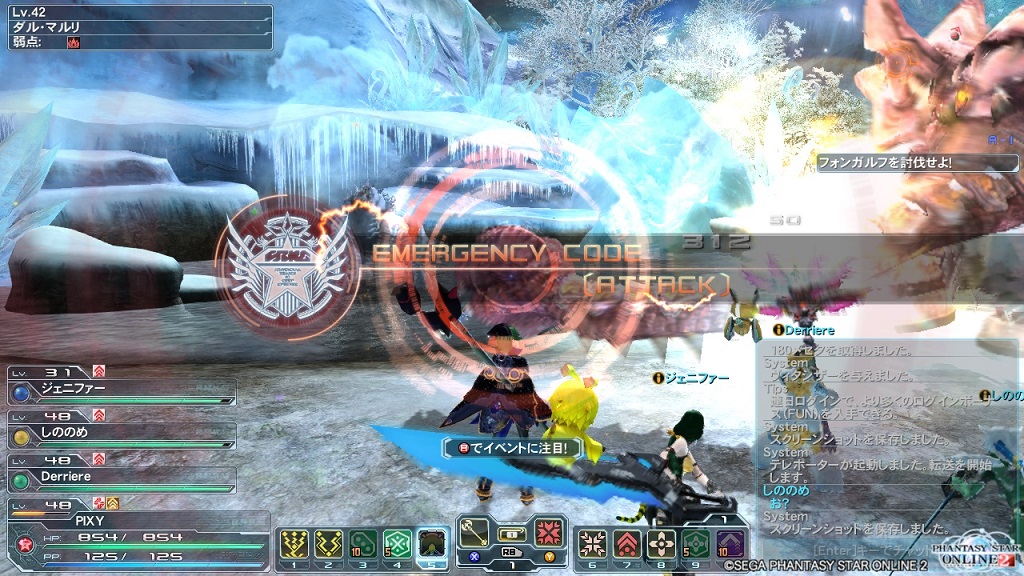Cast the white snowflake technique in slot 6
This screenshot has width=1024, height=576.
(591, 545)
